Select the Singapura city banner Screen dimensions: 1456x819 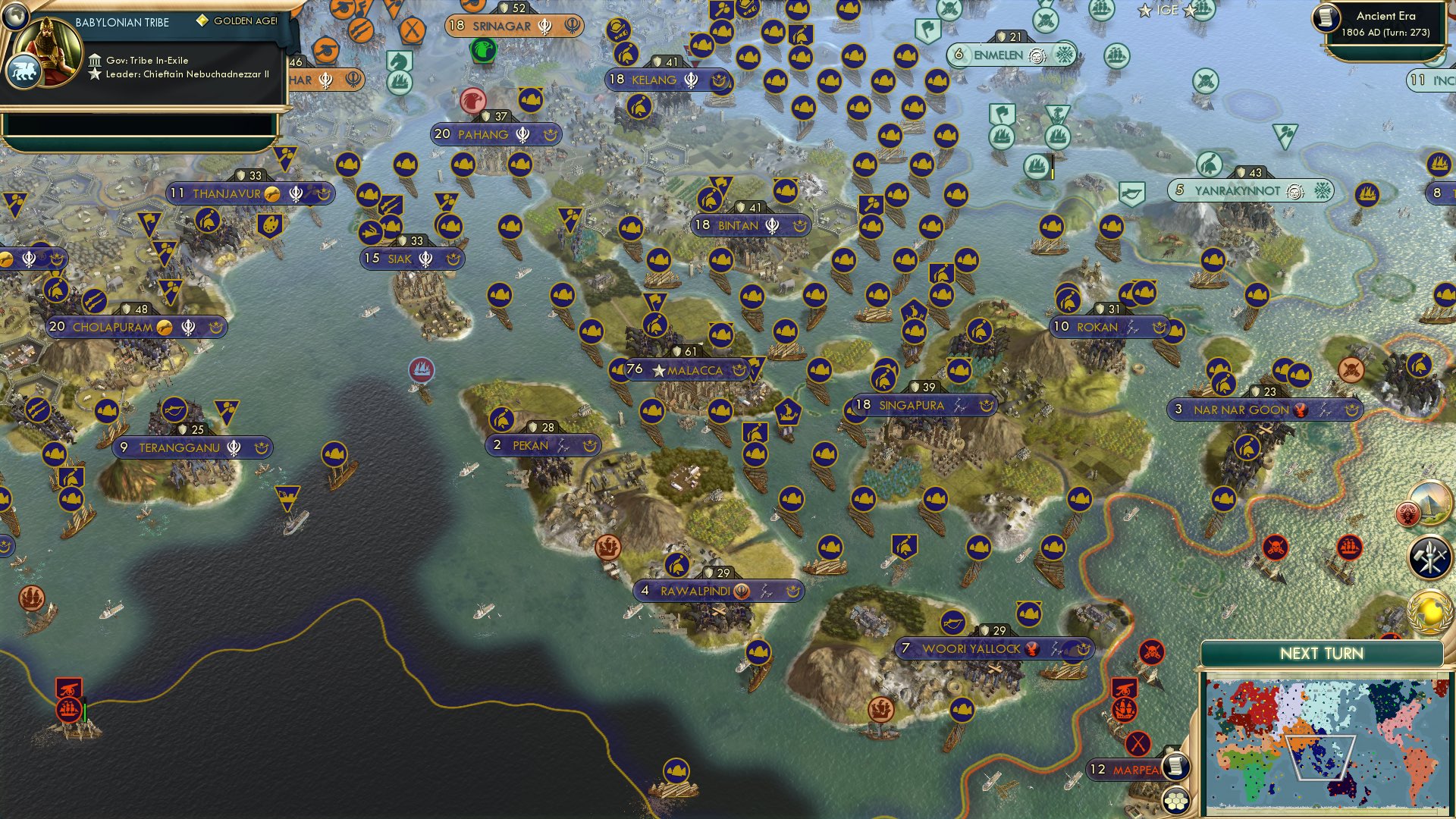point(910,406)
